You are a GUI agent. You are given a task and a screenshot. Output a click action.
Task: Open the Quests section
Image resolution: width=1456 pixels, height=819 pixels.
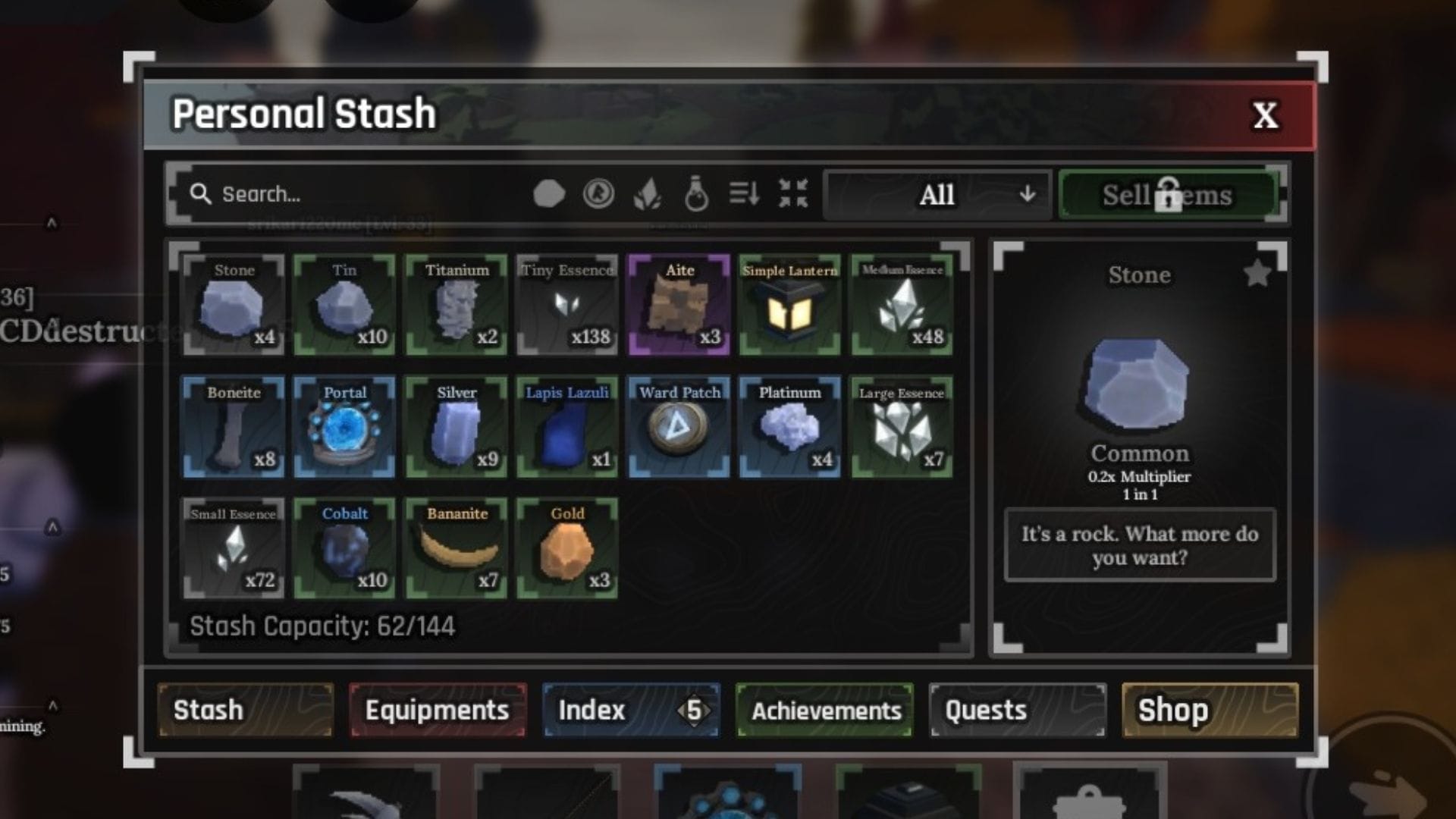pos(985,710)
